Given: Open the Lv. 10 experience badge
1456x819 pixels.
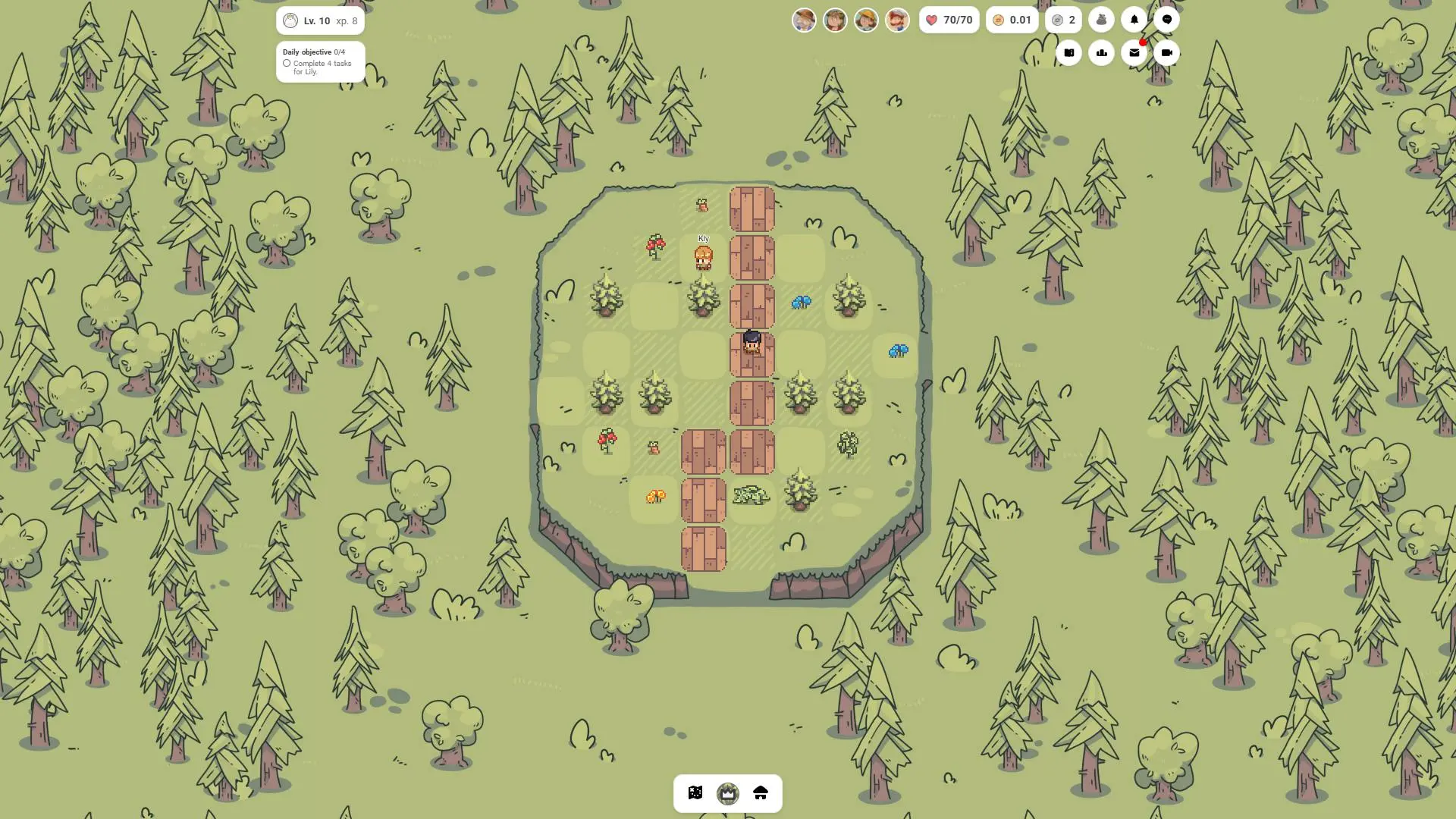Looking at the screenshot, I should [320, 20].
